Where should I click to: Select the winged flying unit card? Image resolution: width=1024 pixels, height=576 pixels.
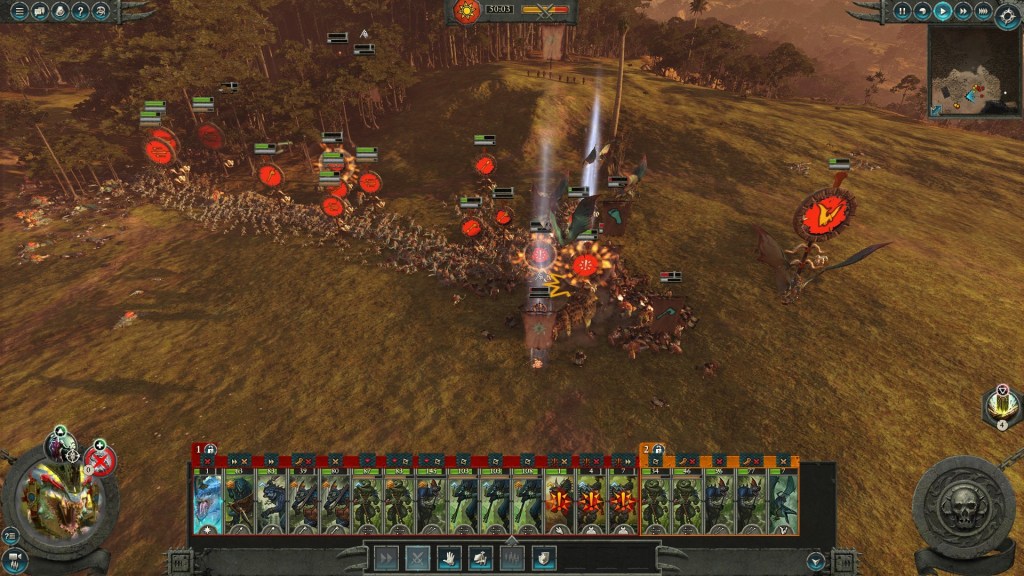pos(783,500)
